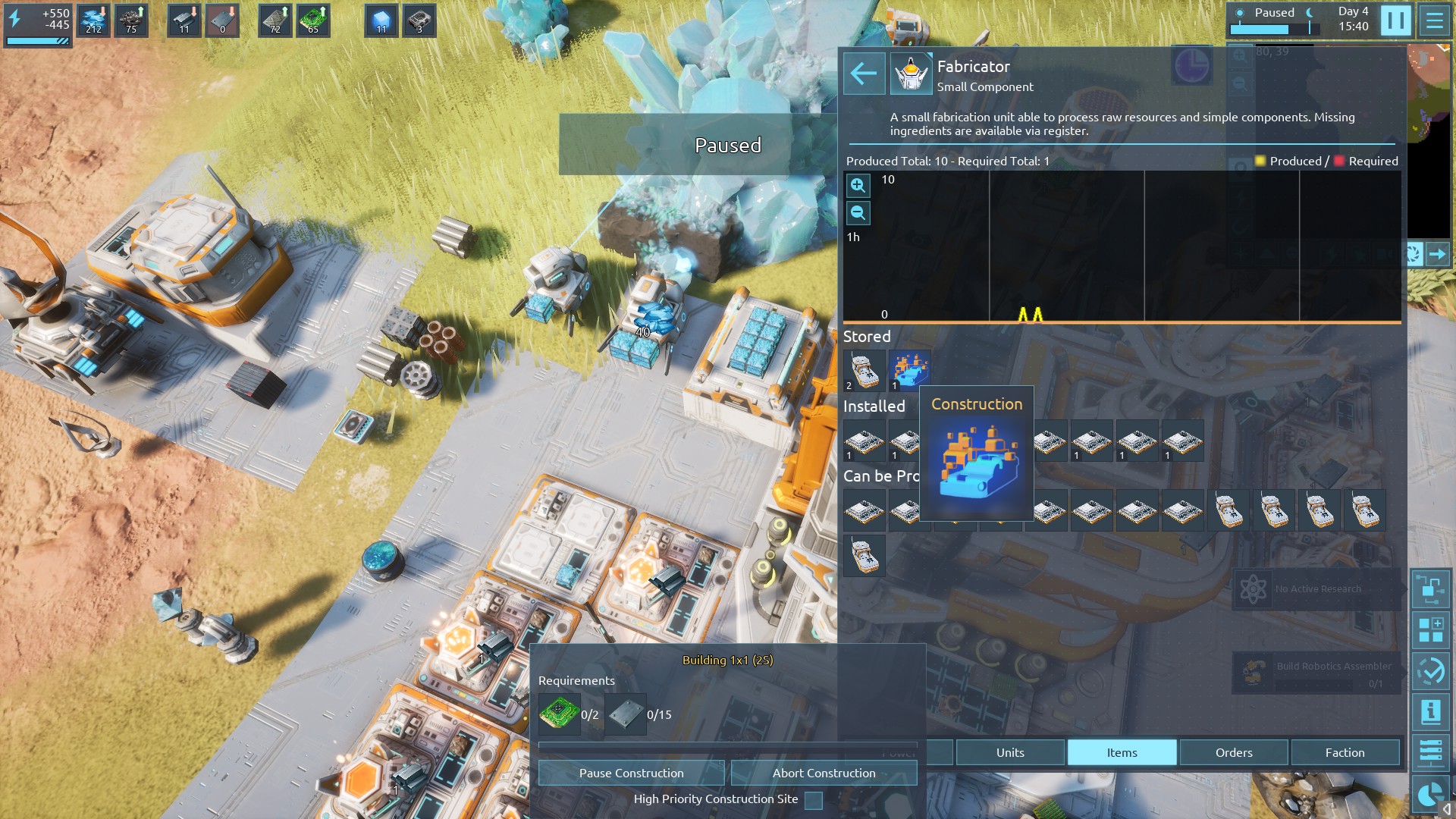Open the info panel button
The width and height of the screenshot is (1456, 819).
pyautogui.click(x=1430, y=712)
